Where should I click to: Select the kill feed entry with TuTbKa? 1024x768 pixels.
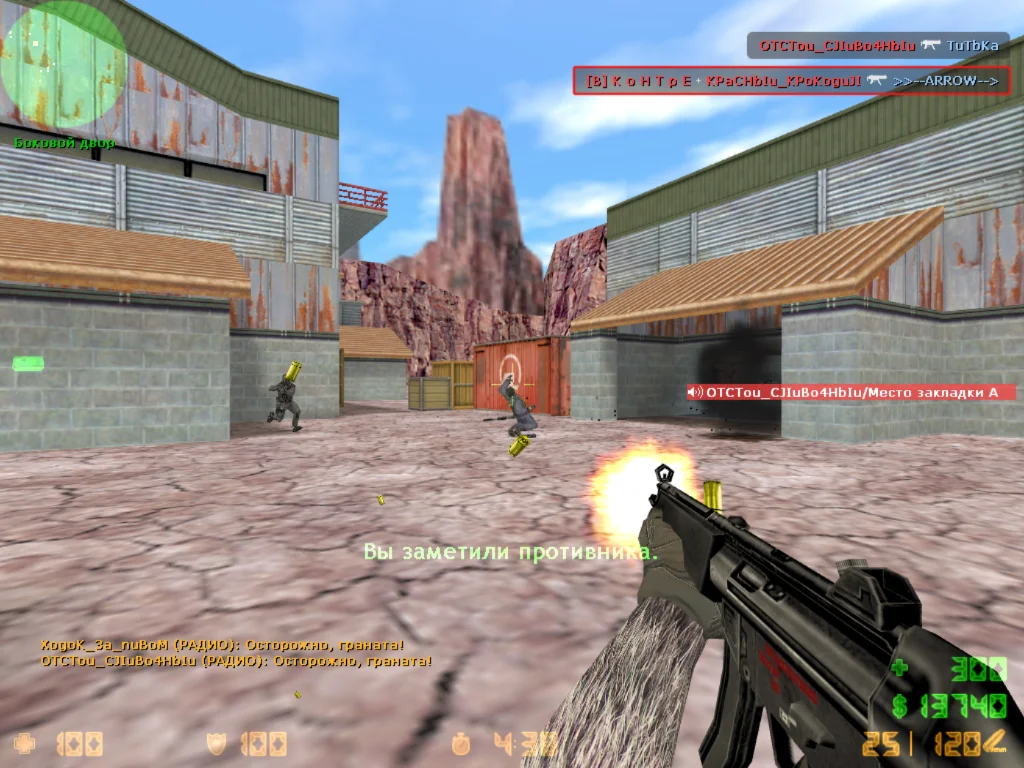[878, 45]
